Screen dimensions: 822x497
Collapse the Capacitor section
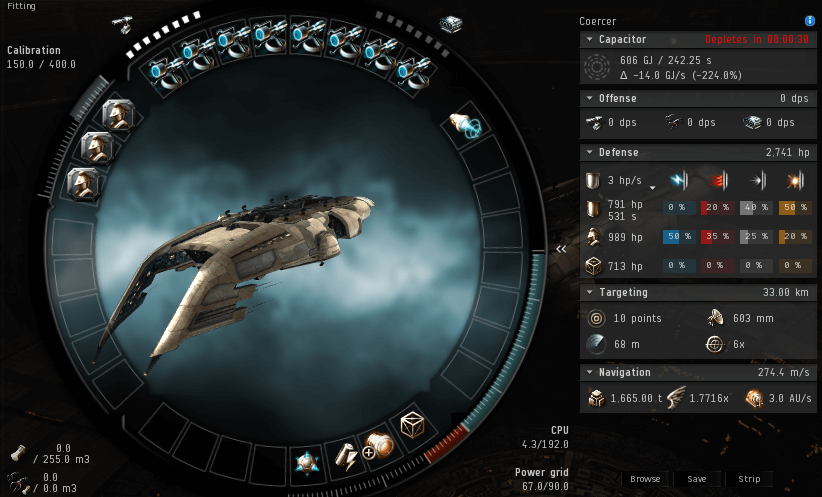[x=590, y=39]
